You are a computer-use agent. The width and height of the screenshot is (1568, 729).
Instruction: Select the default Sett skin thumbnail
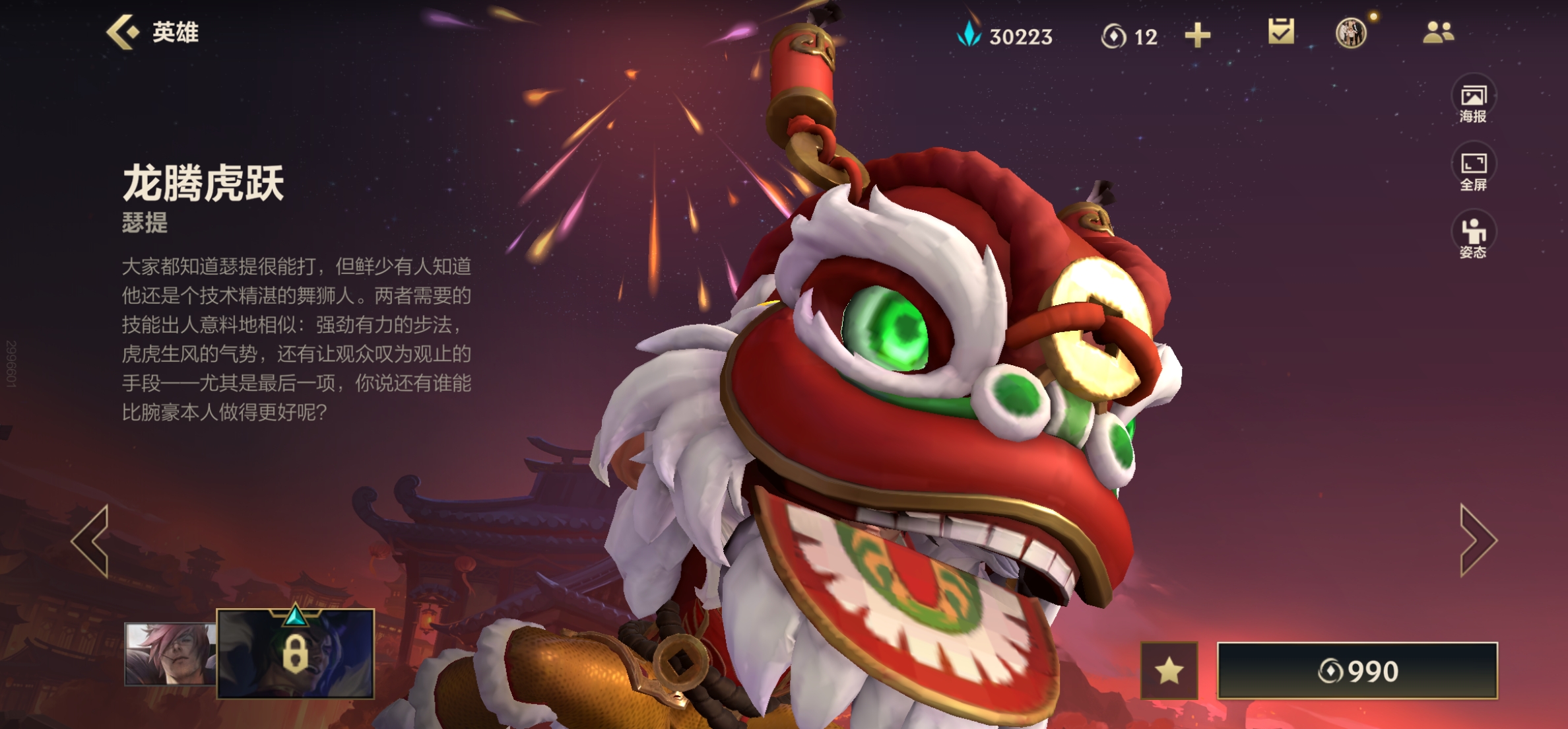coord(170,653)
